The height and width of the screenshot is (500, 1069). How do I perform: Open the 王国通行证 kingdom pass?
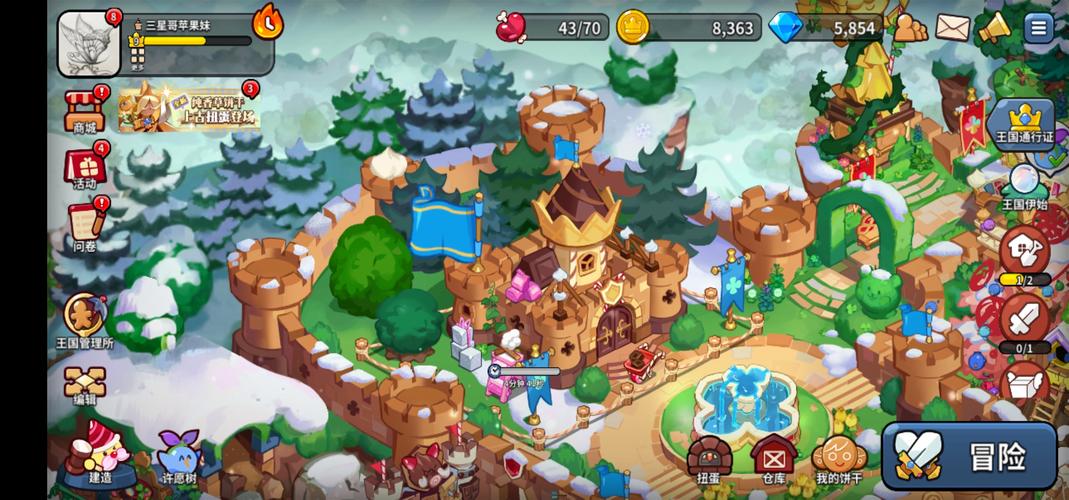tap(1021, 125)
